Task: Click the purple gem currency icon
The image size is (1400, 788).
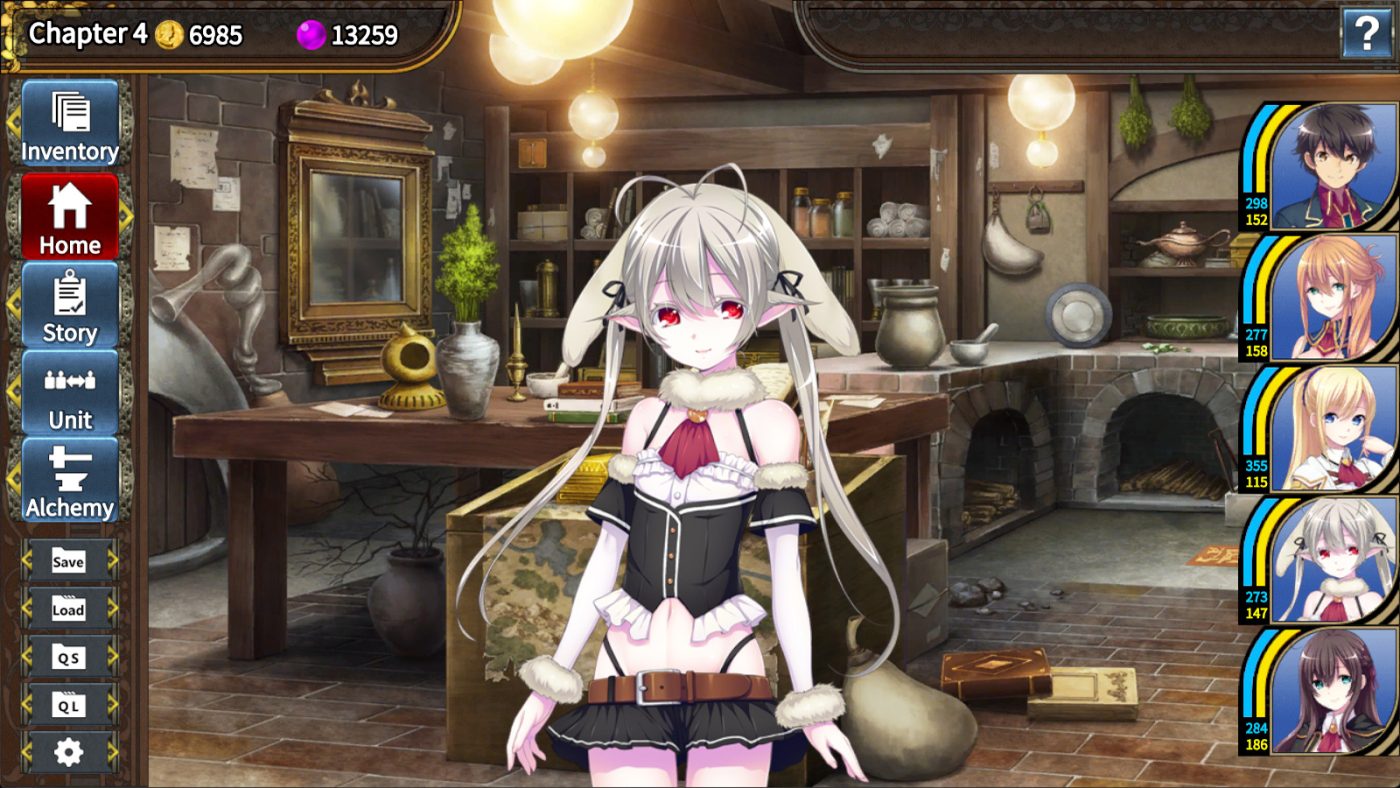Action: pos(309,34)
